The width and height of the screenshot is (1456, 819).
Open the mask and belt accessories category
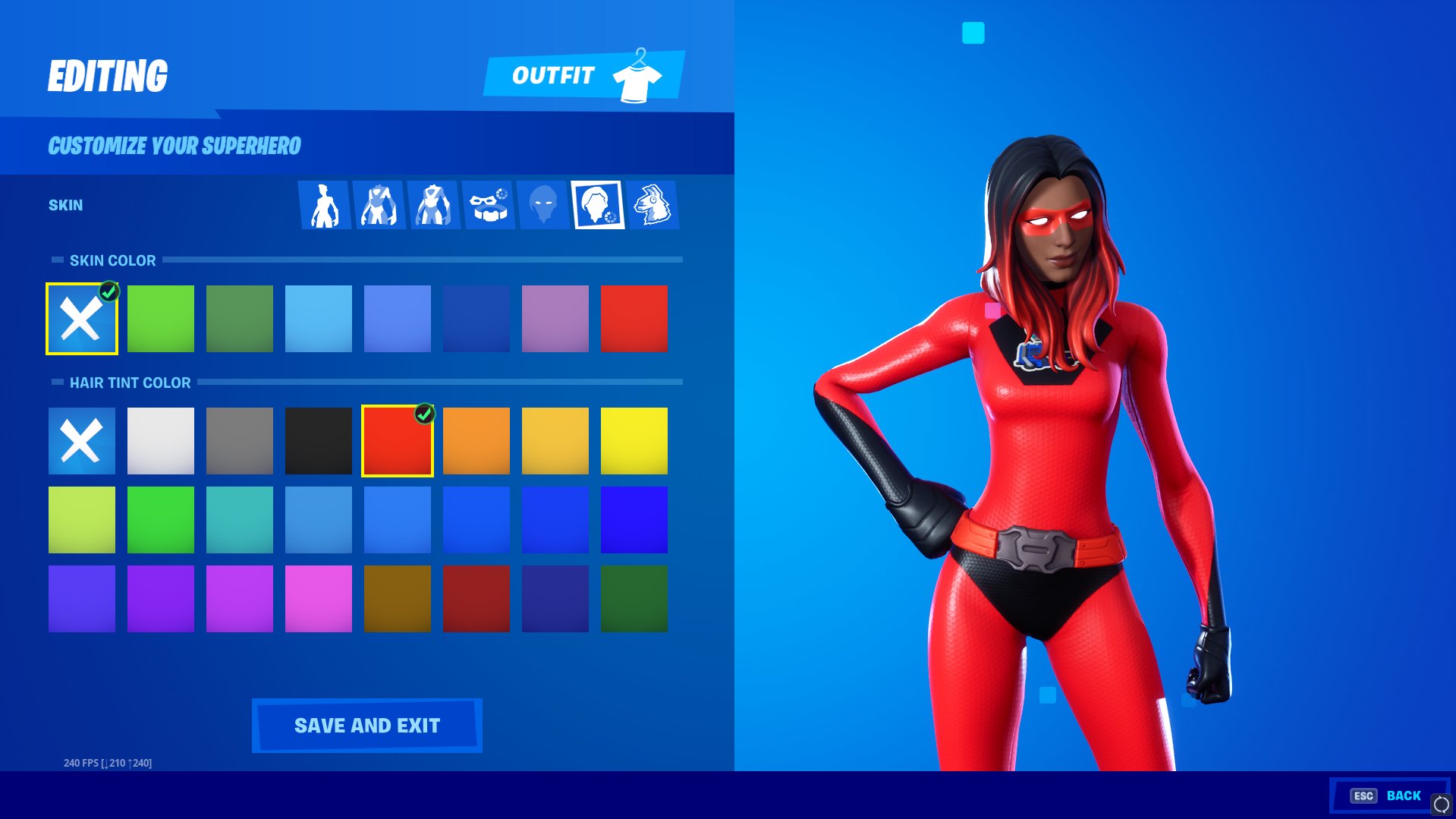(x=489, y=205)
